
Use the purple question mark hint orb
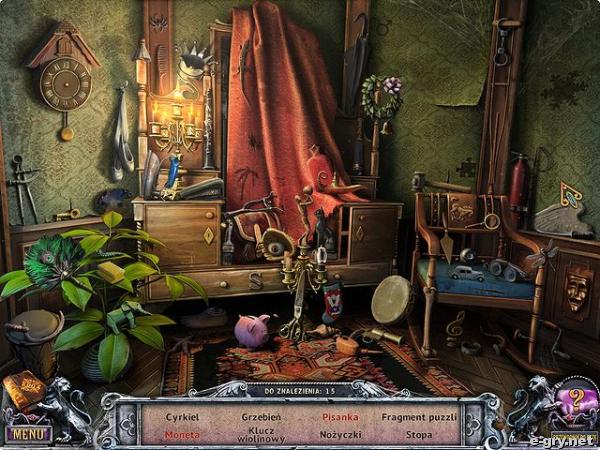tap(575, 402)
